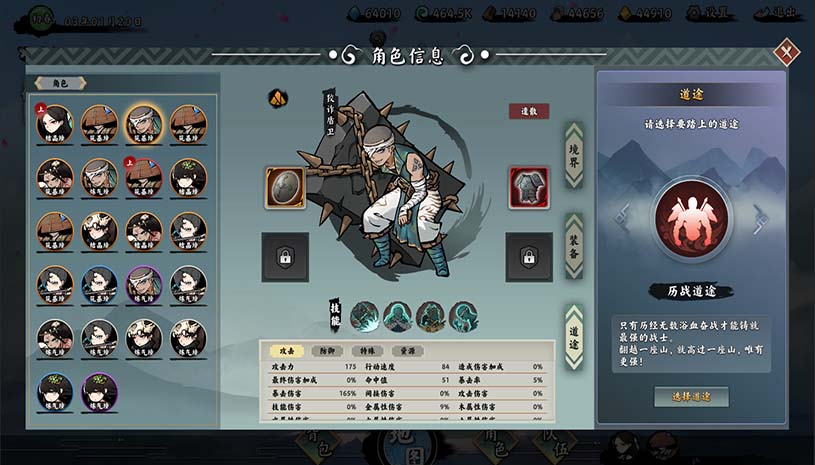Switch to the 境界 side tab
The height and width of the screenshot is (465, 815).
[574, 155]
